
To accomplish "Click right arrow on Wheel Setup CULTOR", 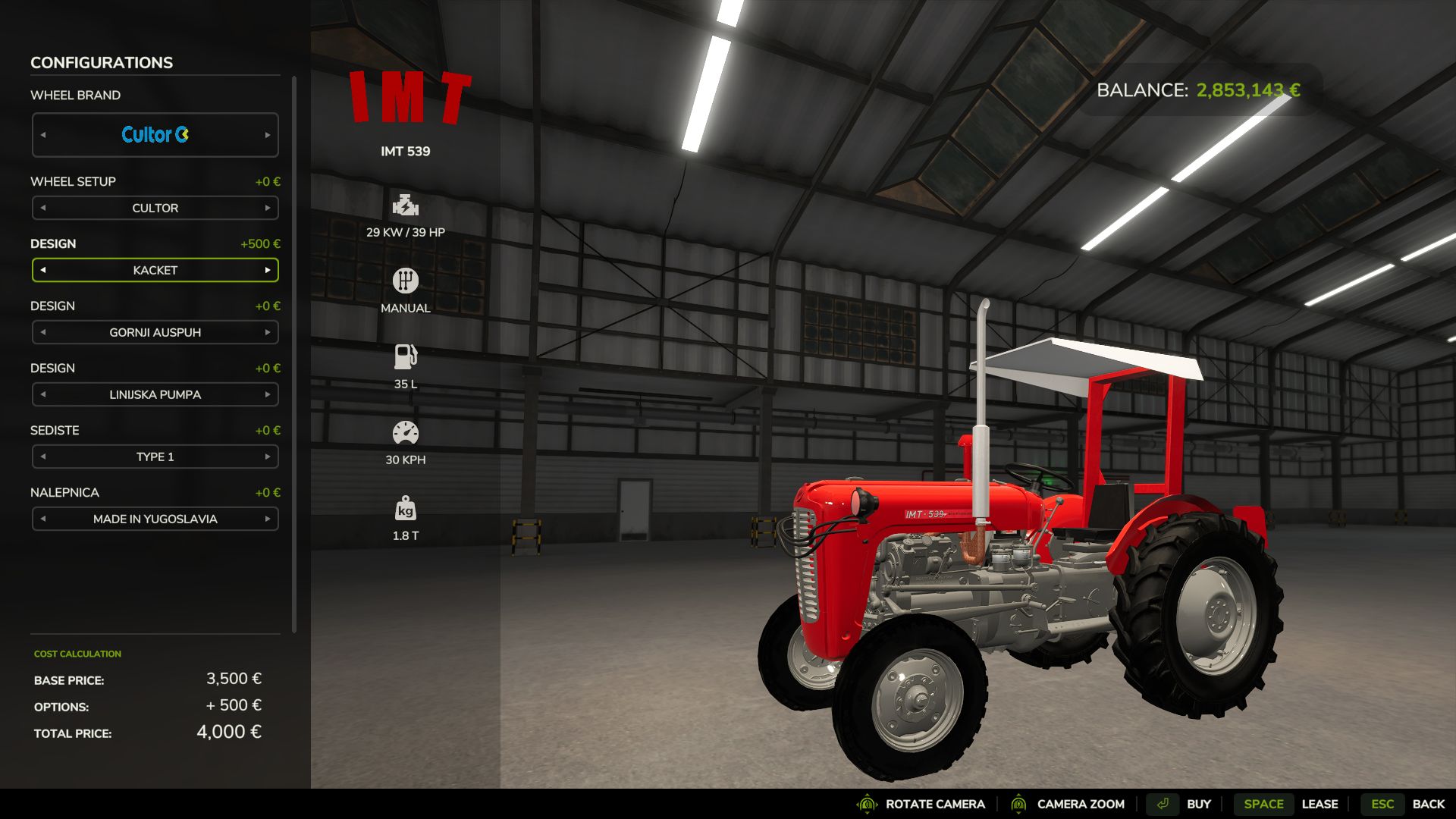I will click(x=267, y=208).
